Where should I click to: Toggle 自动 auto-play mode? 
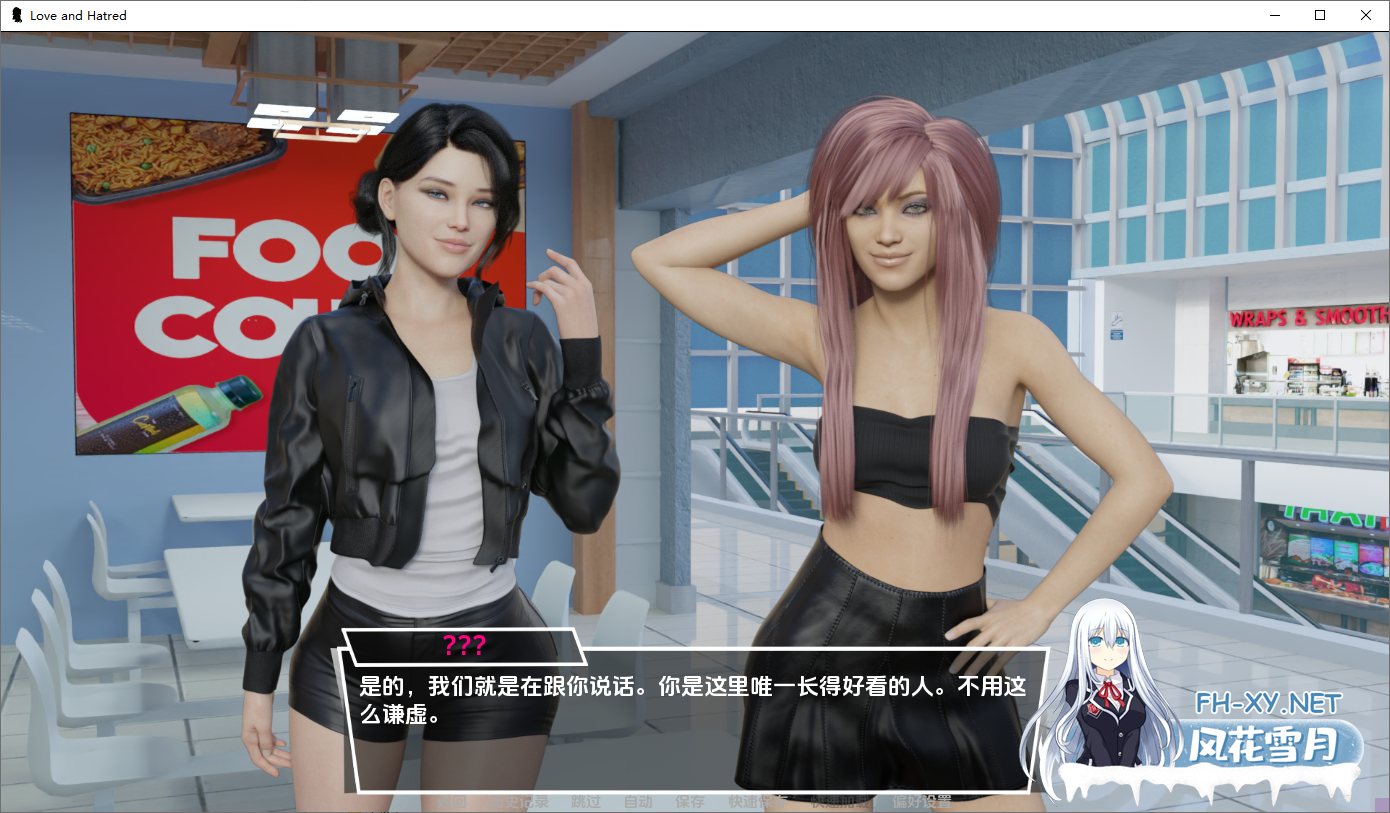click(x=637, y=801)
